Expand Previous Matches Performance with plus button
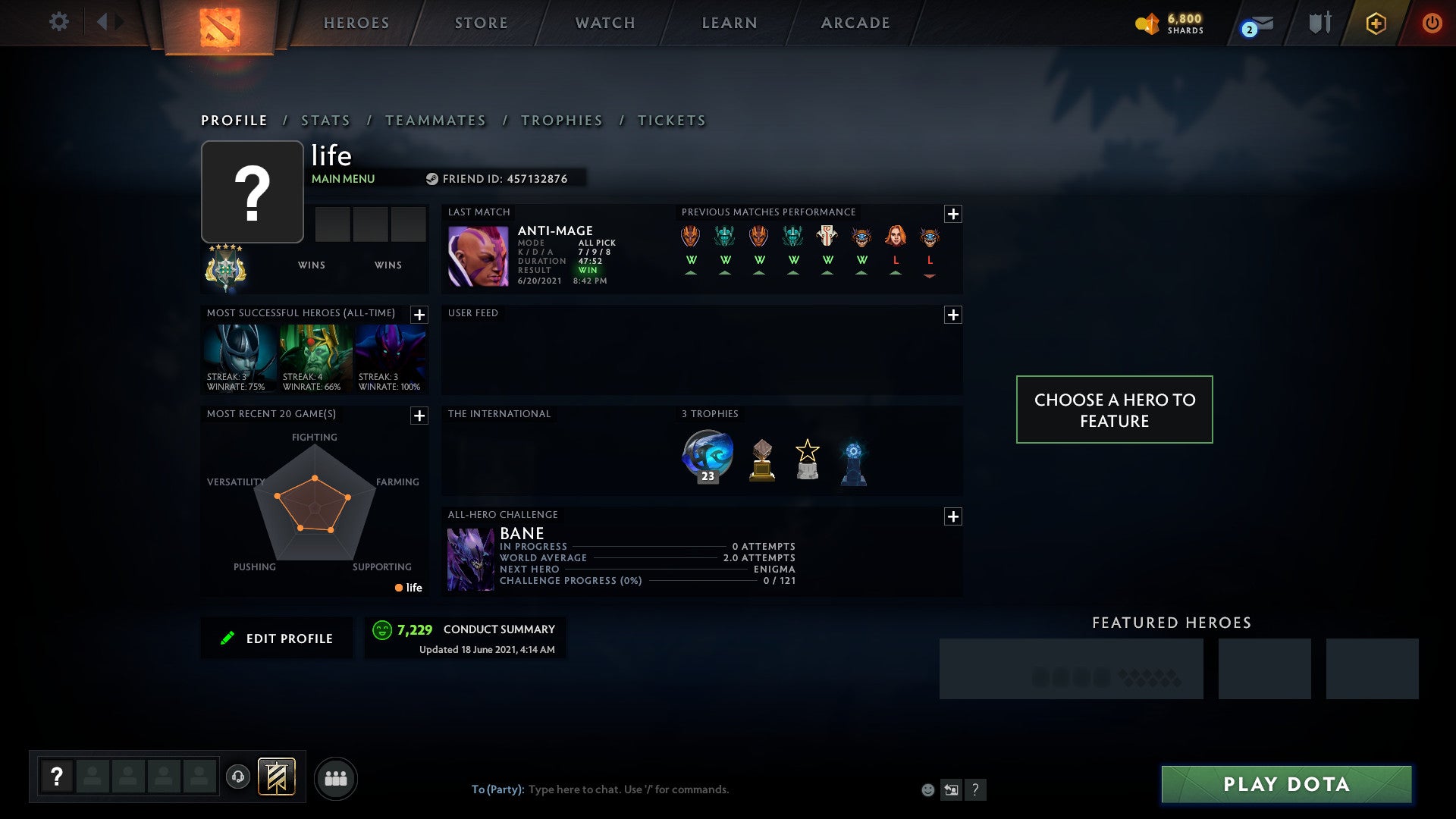 (954, 213)
